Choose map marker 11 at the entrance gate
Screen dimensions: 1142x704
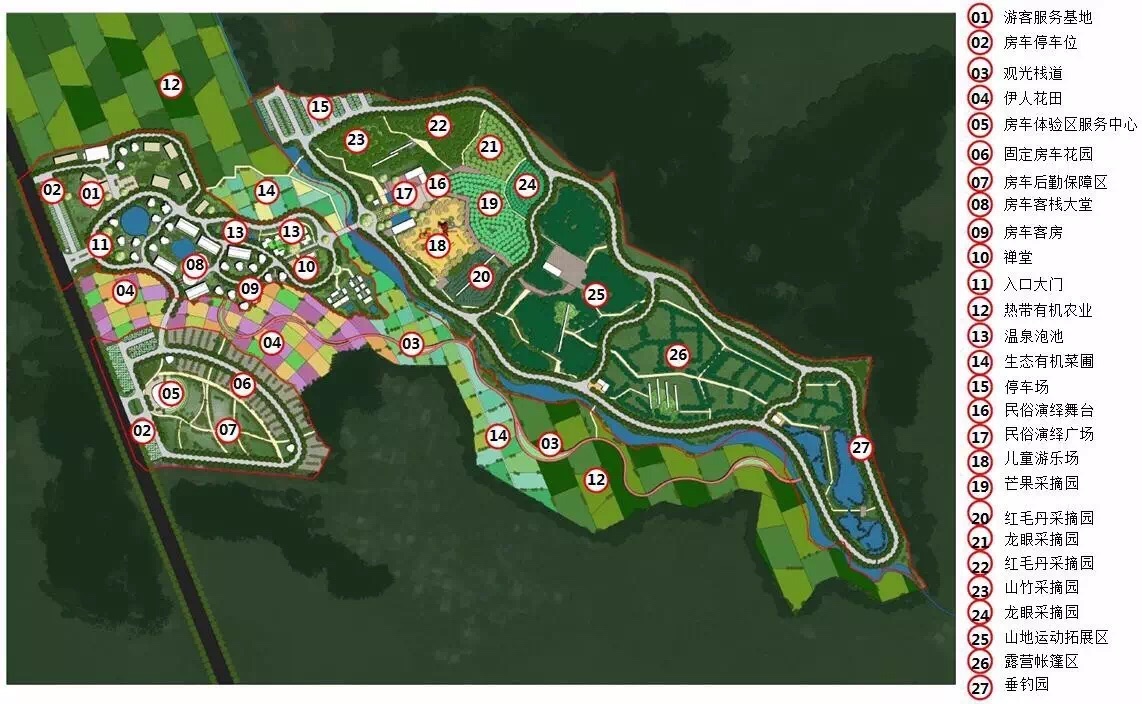pyautogui.click(x=100, y=244)
